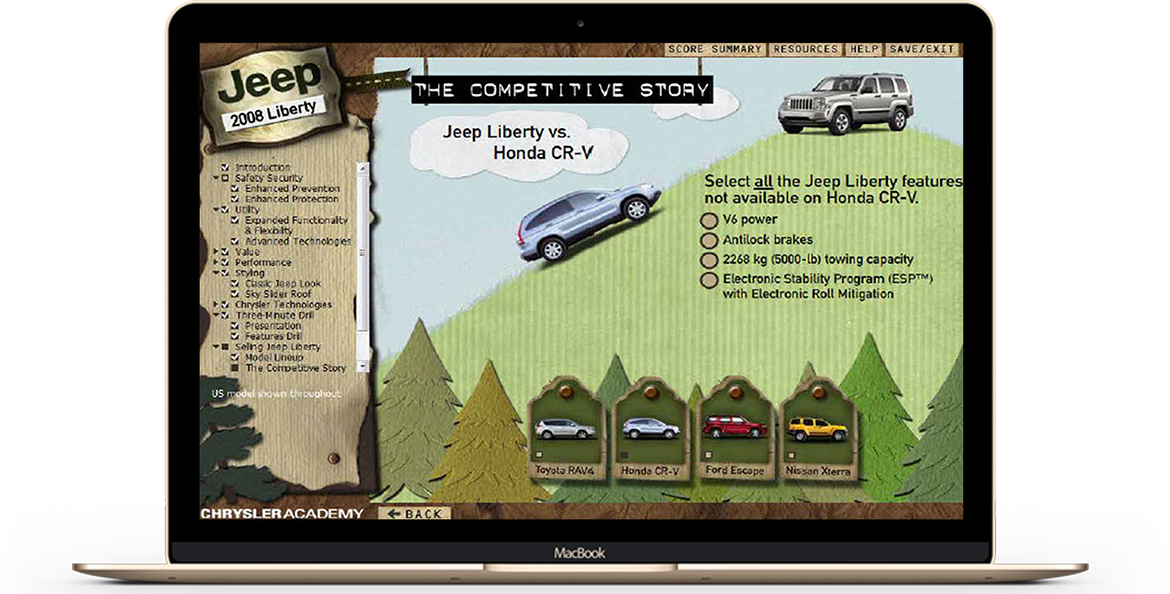This screenshot has height=594, width=1170.
Task: Expand the Performance section arrow
Action: [215, 263]
